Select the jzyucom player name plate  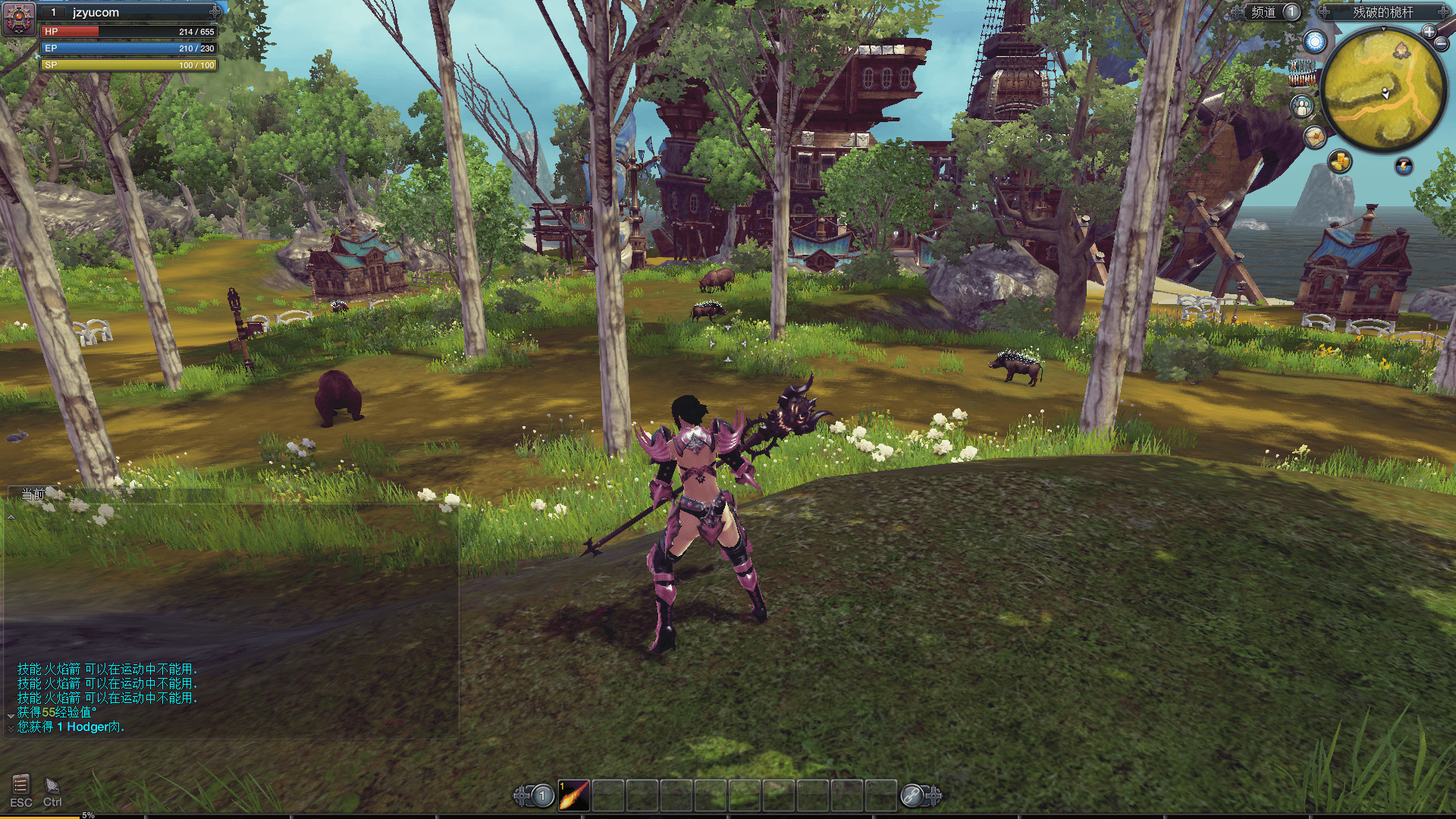[x=129, y=12]
